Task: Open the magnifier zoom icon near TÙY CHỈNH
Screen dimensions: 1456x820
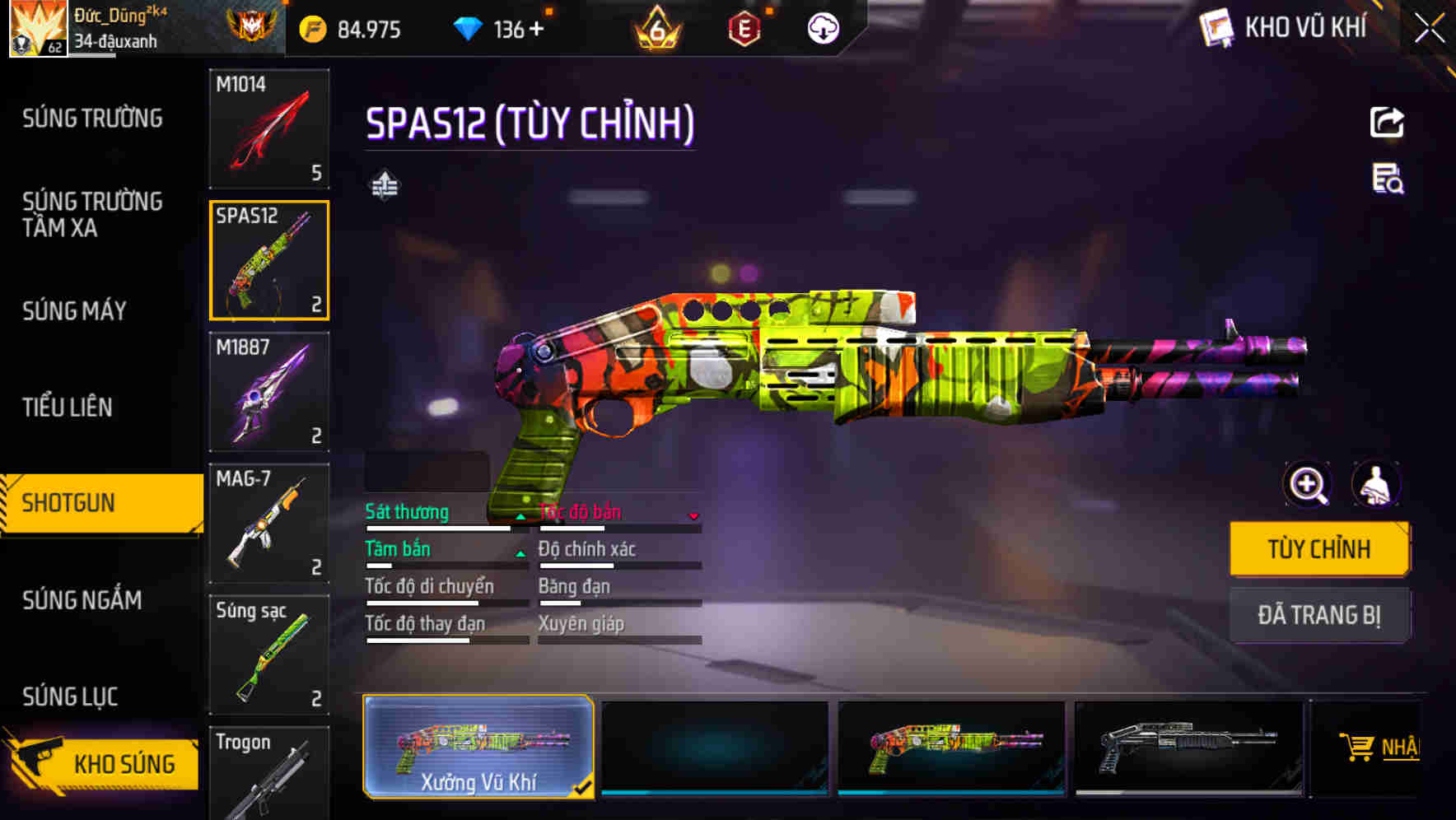Action: coord(1308,485)
